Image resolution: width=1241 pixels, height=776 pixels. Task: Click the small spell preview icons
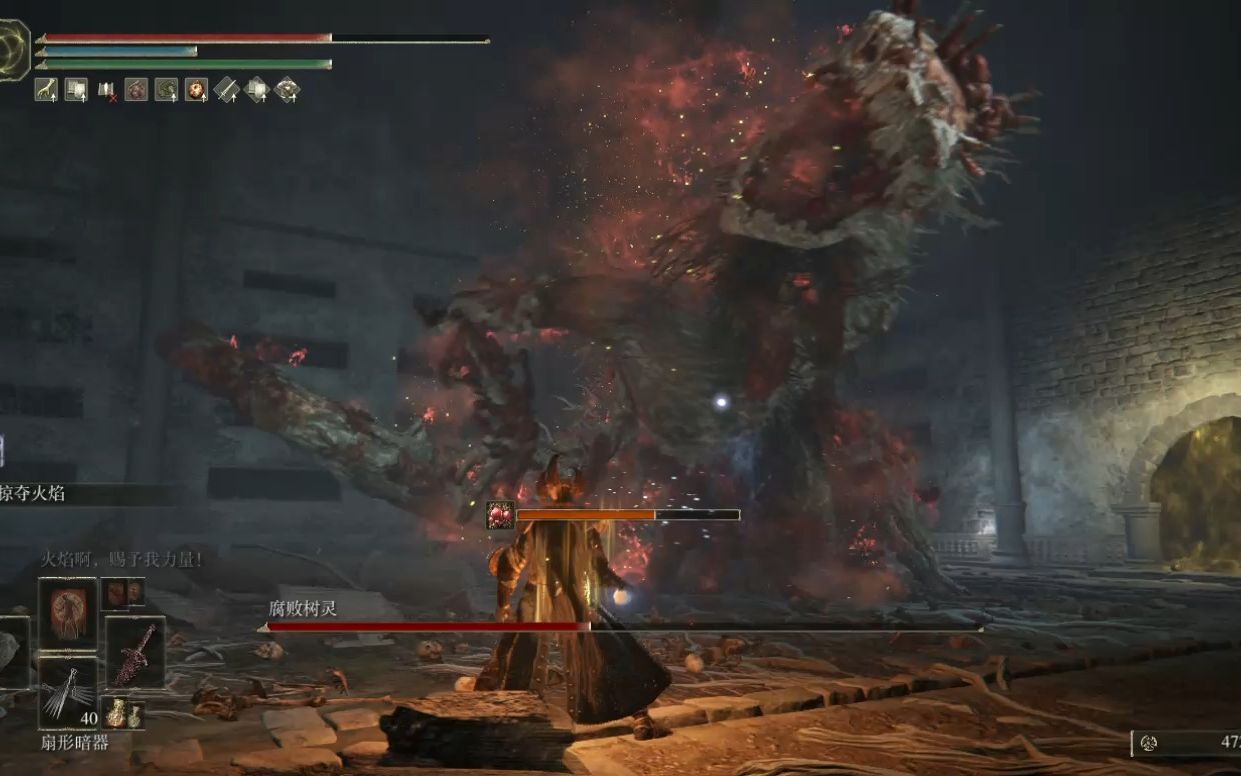pos(123,593)
